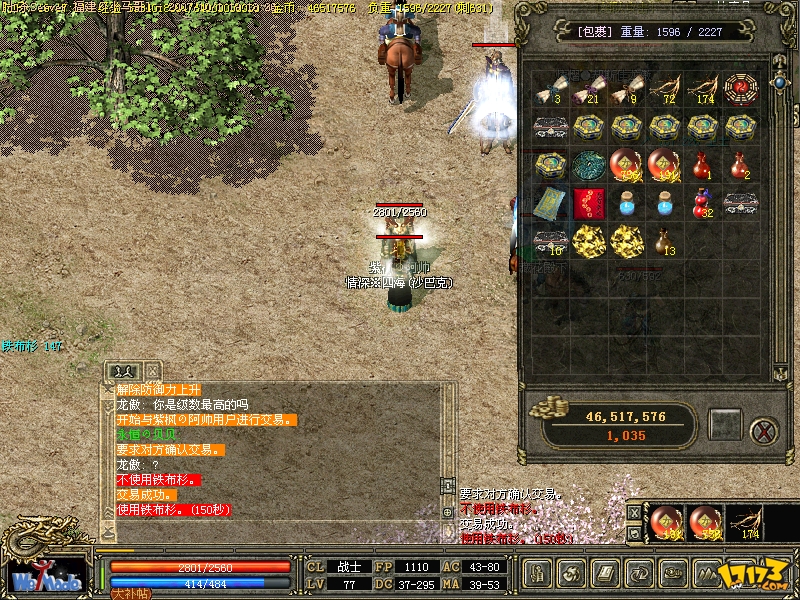Click the two-figures tab above the chat
800x600 pixels.
click(122, 370)
